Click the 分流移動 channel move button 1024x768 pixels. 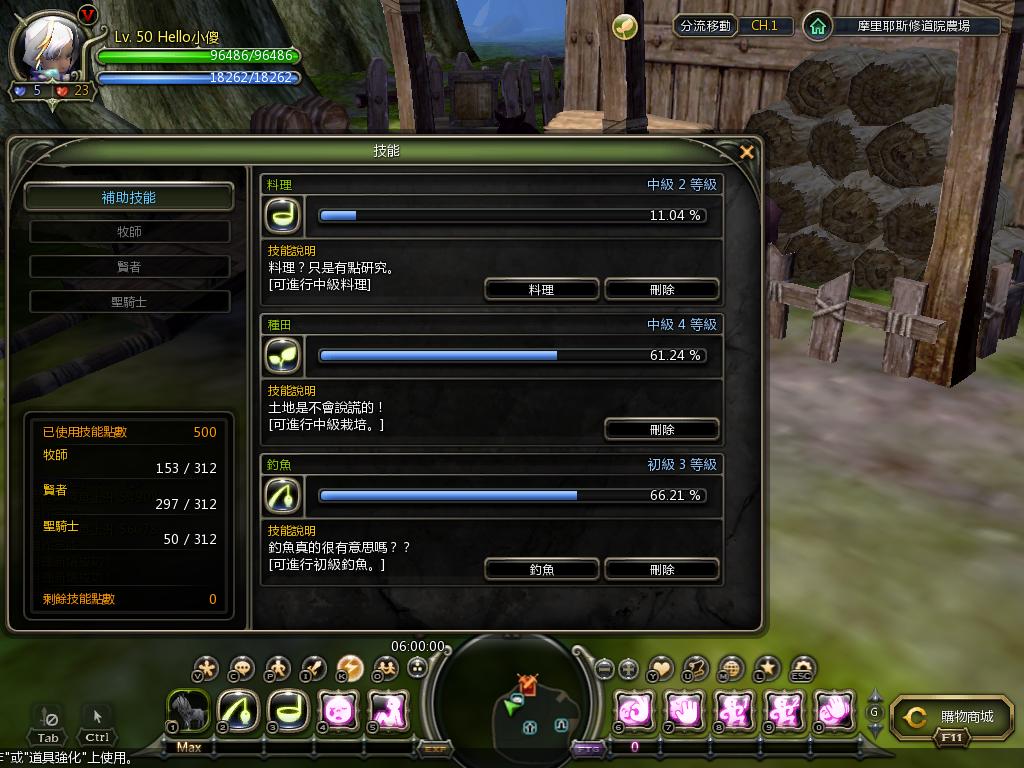coord(705,26)
